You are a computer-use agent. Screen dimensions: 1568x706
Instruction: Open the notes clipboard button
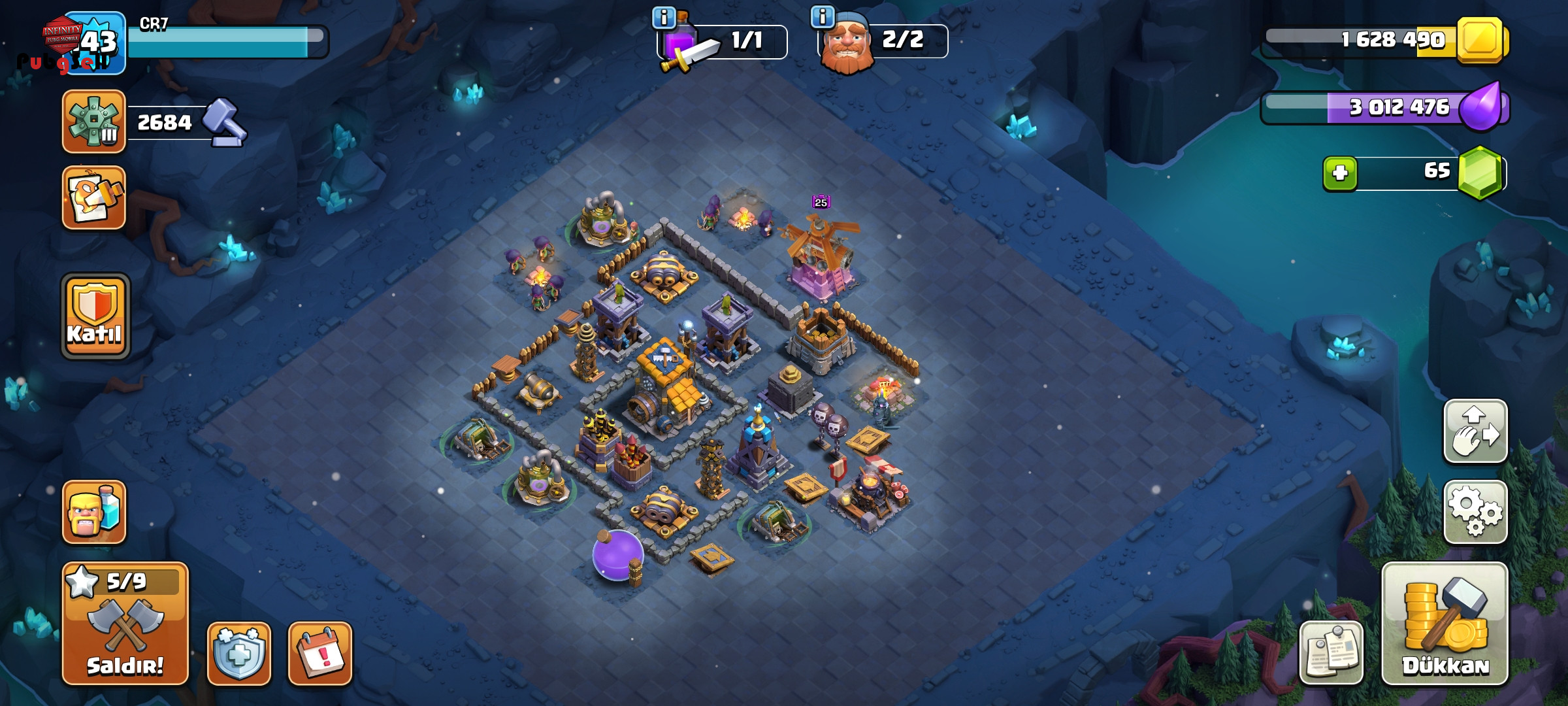tap(1331, 652)
